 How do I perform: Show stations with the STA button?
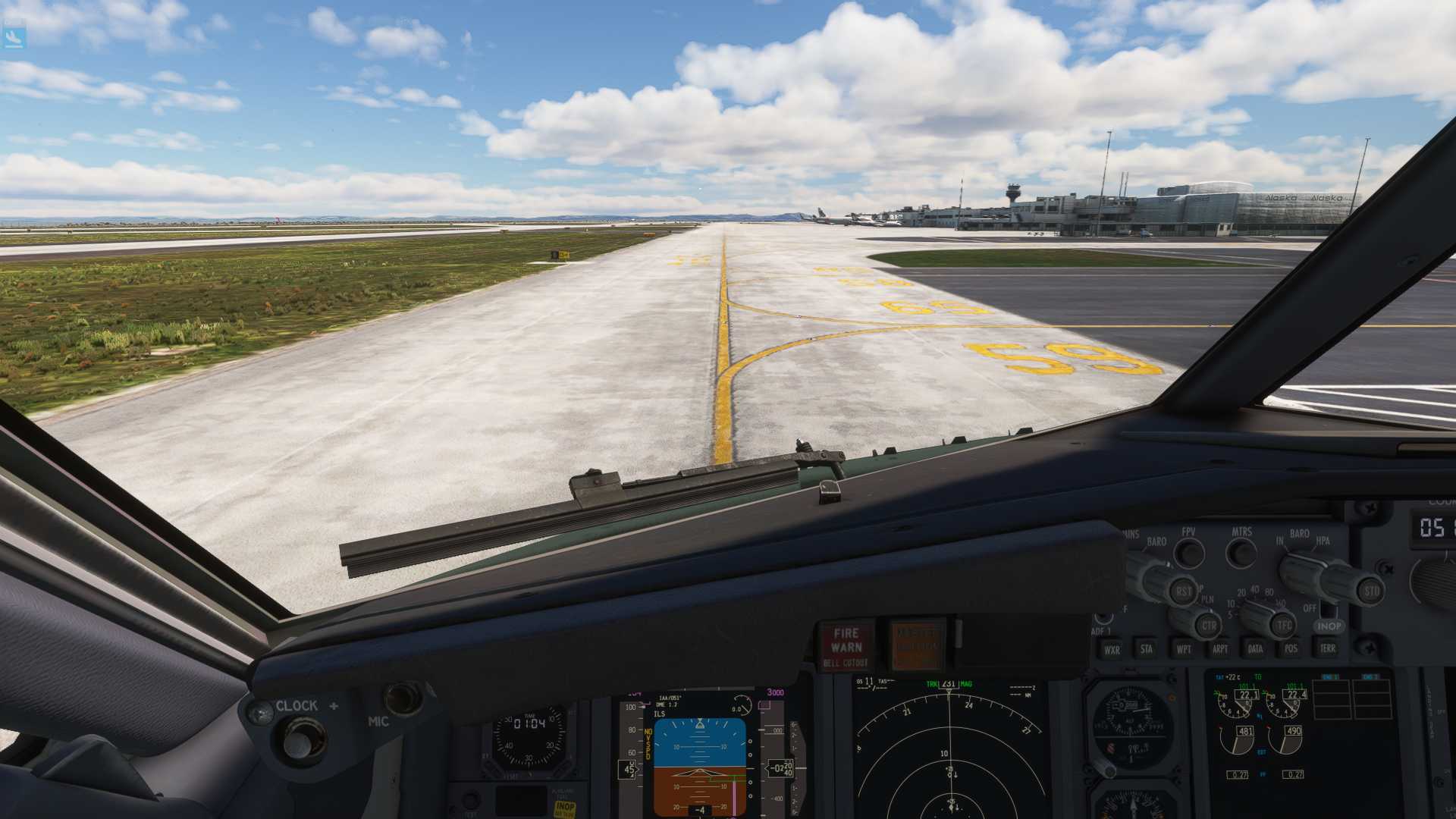[1147, 648]
